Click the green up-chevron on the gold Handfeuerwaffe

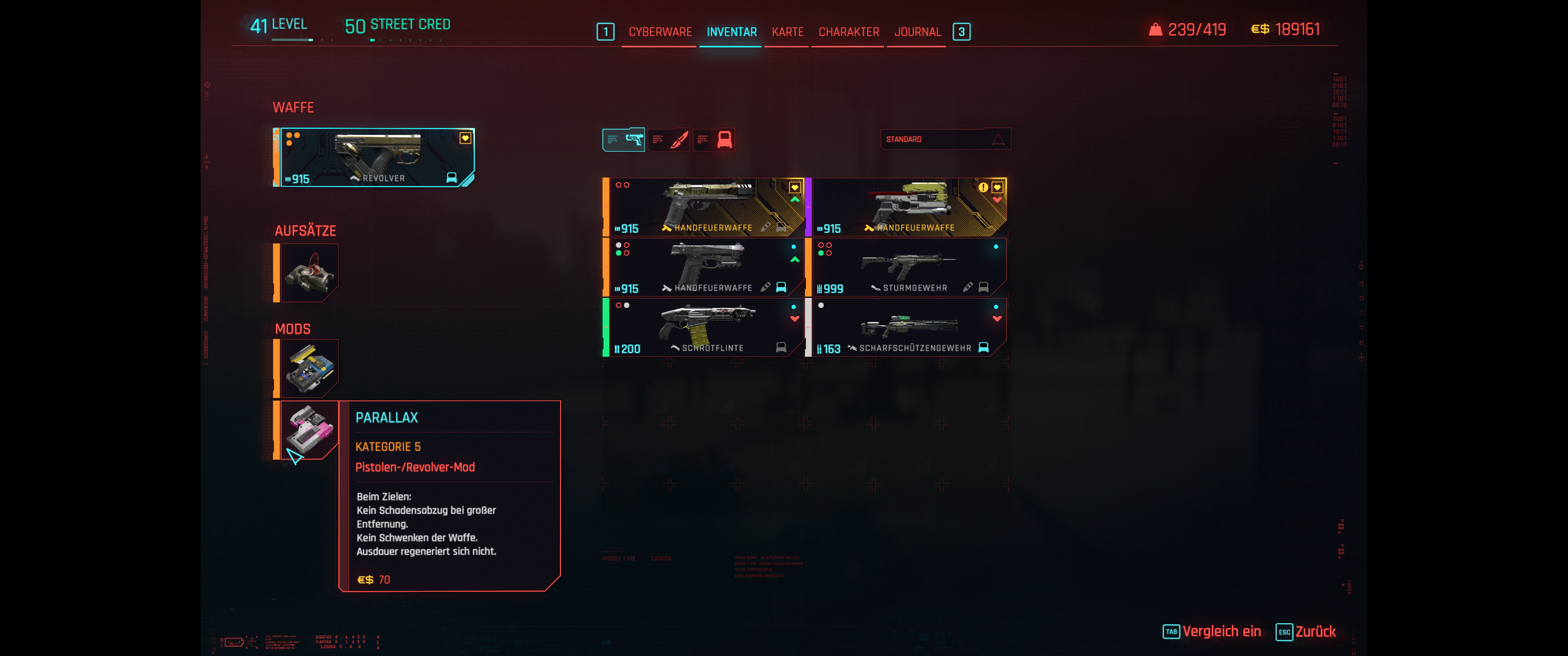pos(795,199)
